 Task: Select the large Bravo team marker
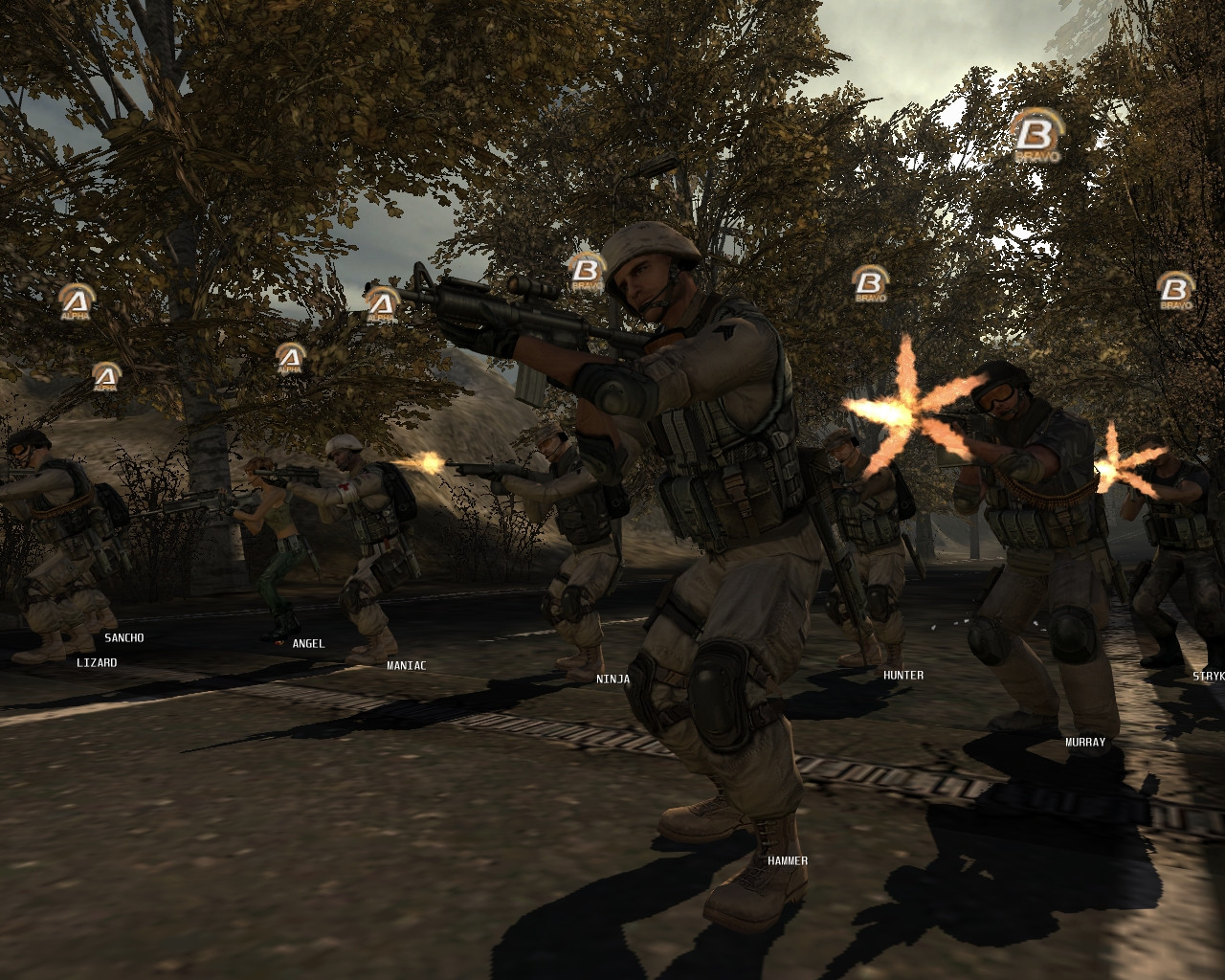click(1036, 135)
